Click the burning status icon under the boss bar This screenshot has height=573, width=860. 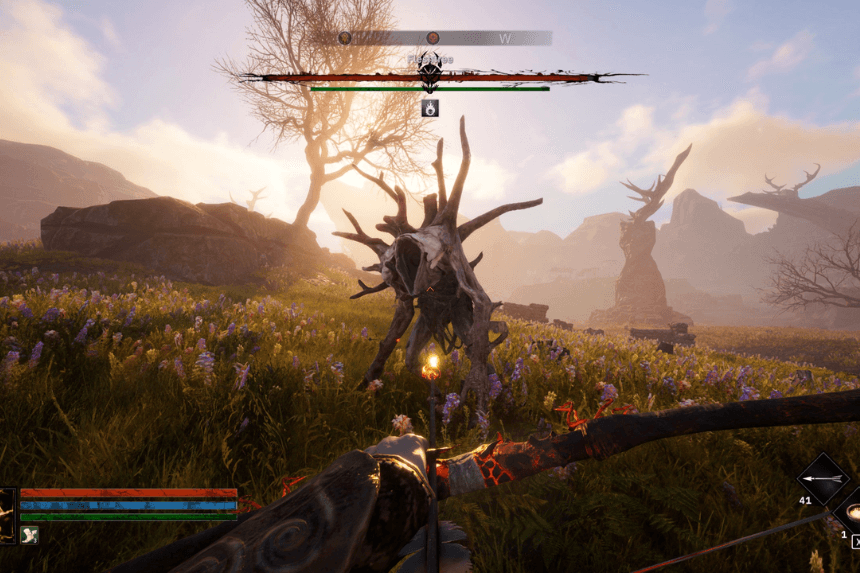tap(430, 108)
